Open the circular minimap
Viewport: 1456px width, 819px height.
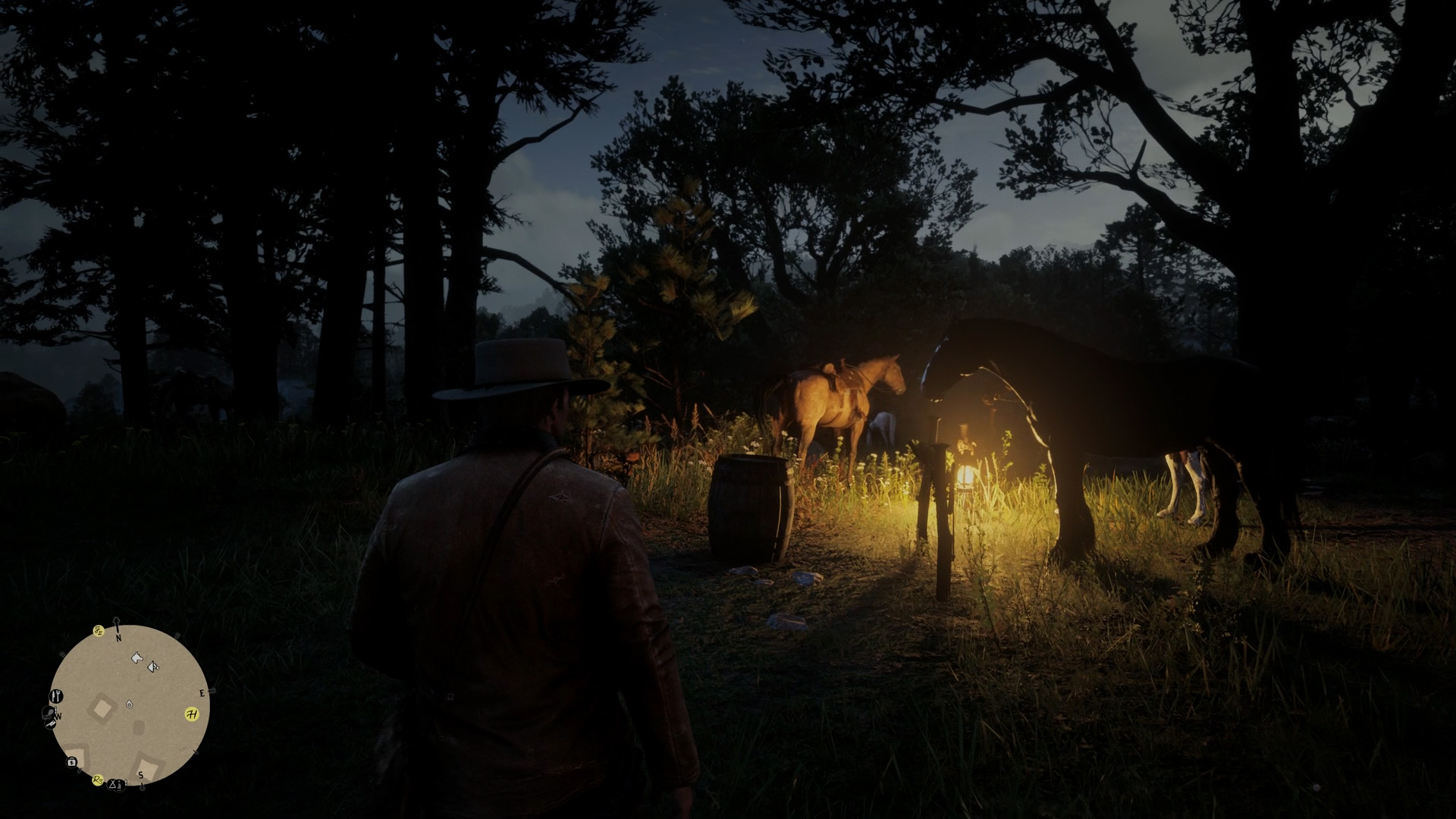(x=129, y=705)
